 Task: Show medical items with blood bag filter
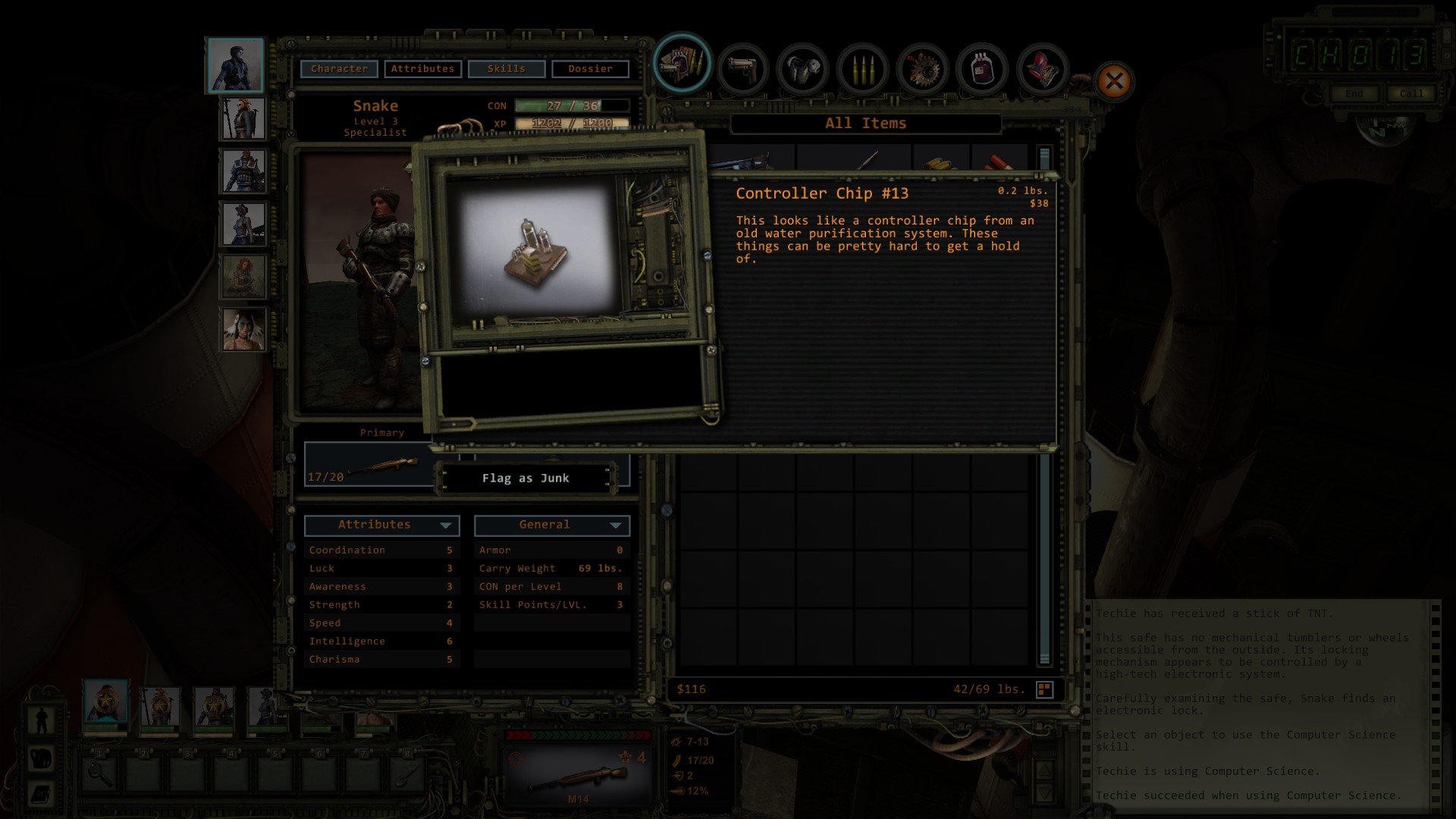tap(982, 69)
